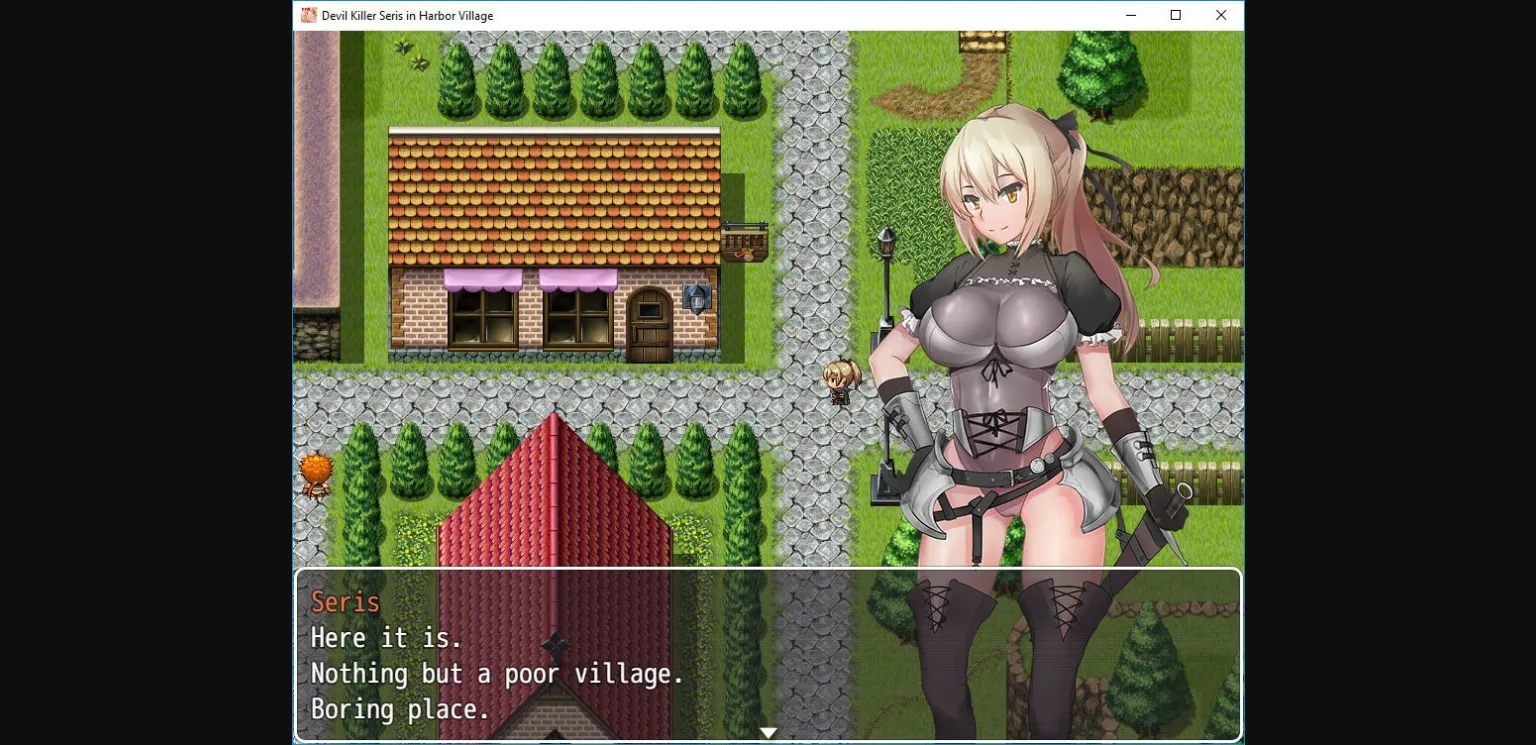Minimize the game window
Image resolution: width=1536 pixels, height=745 pixels.
1130,15
